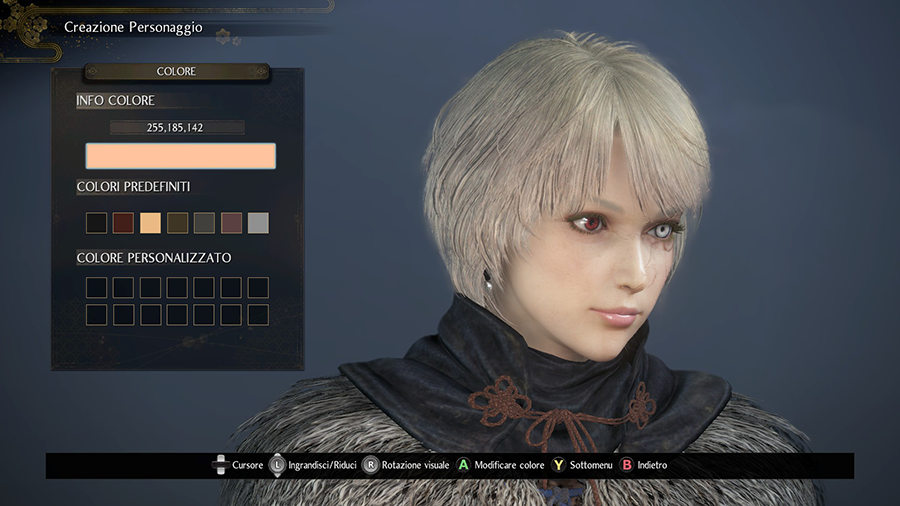The width and height of the screenshot is (900, 506).
Task: Choose the dark gray preset color
Action: click(204, 223)
